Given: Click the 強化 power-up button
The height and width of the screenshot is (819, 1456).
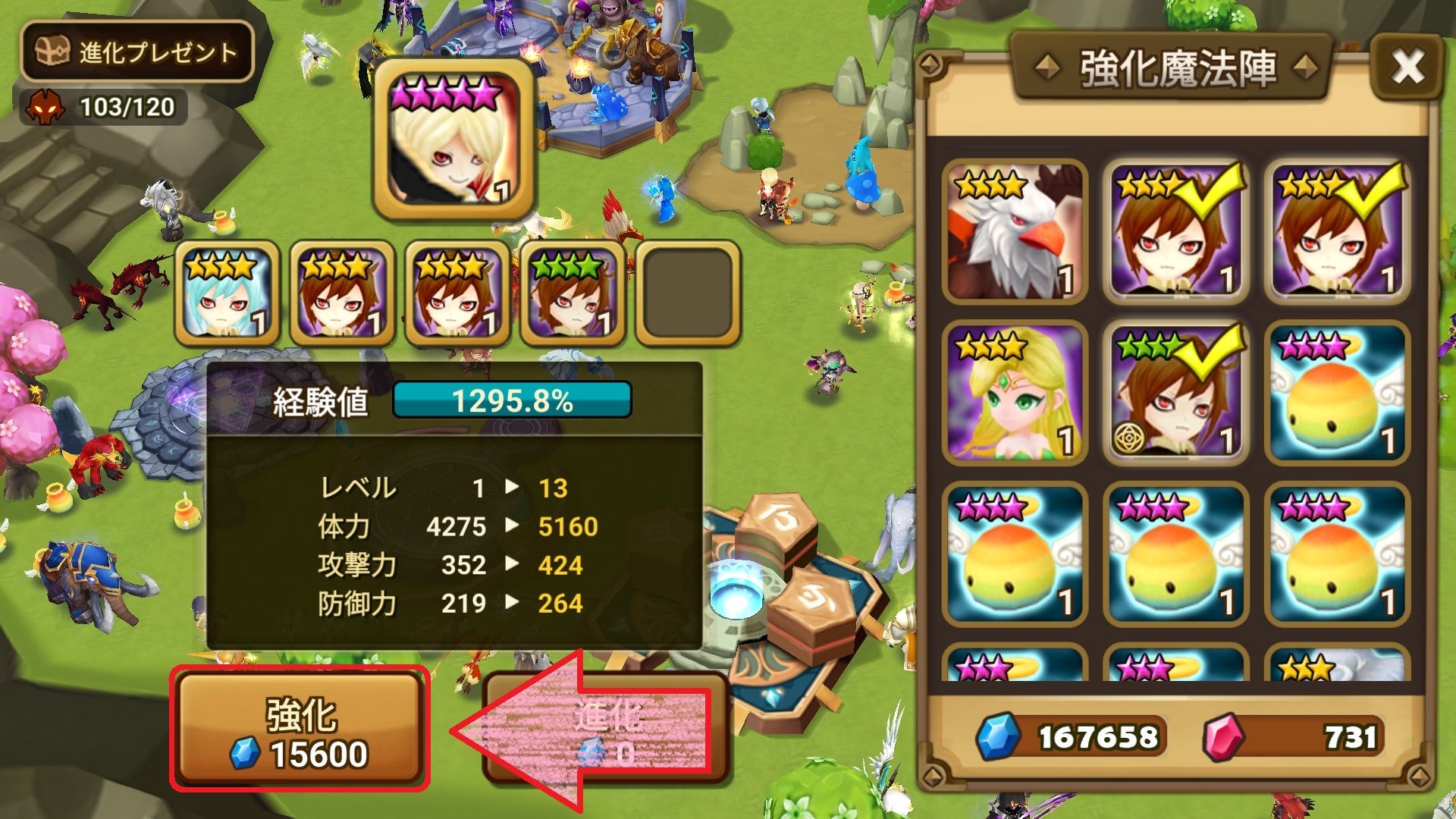Looking at the screenshot, I should click(300, 730).
